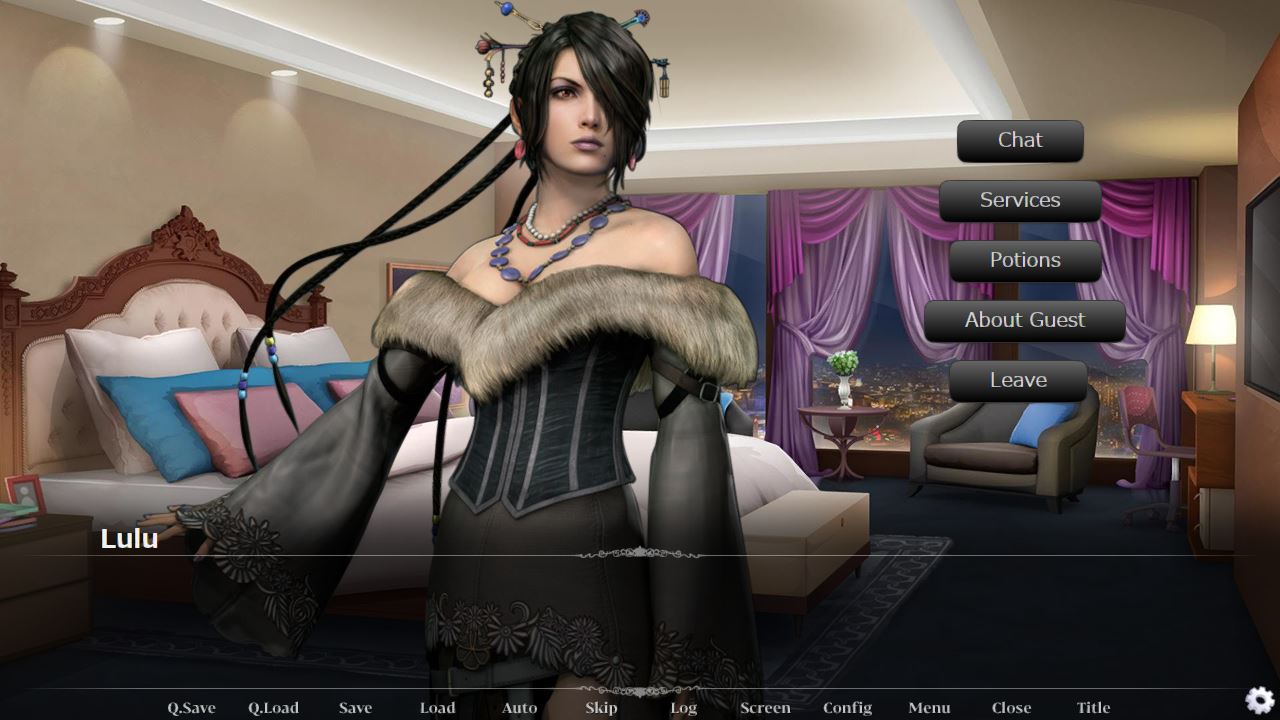Open the Save screen
This screenshot has width=1280, height=720.
point(355,708)
